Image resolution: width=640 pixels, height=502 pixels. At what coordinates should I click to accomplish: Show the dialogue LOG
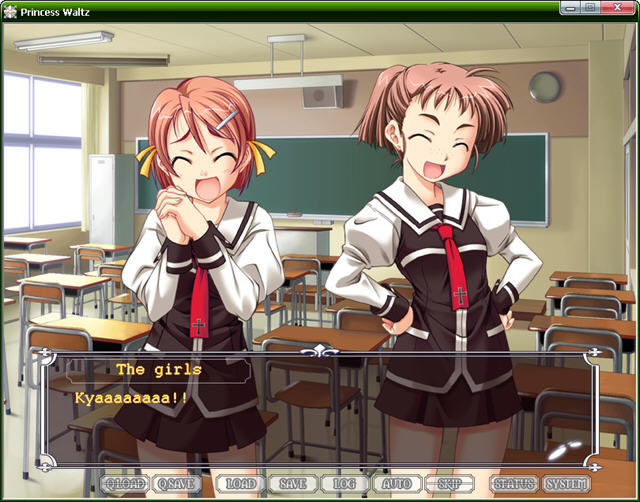pyautogui.click(x=345, y=484)
